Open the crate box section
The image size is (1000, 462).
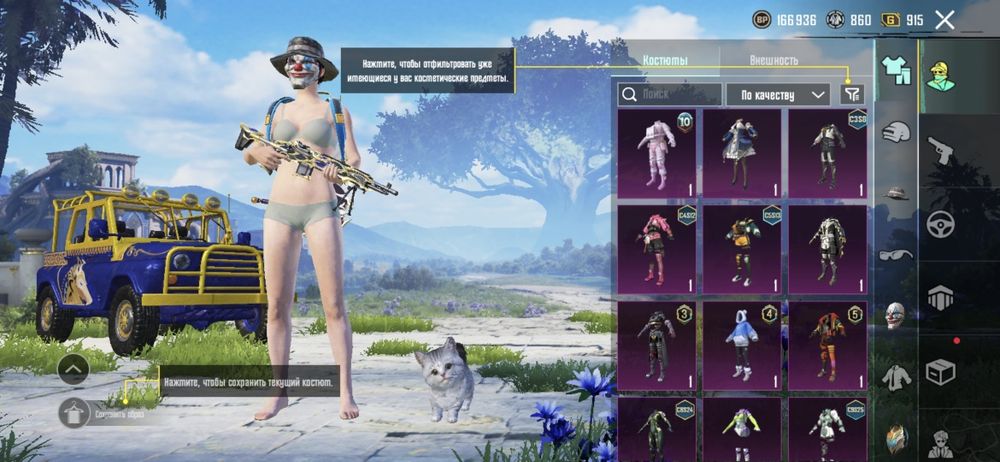coord(940,372)
